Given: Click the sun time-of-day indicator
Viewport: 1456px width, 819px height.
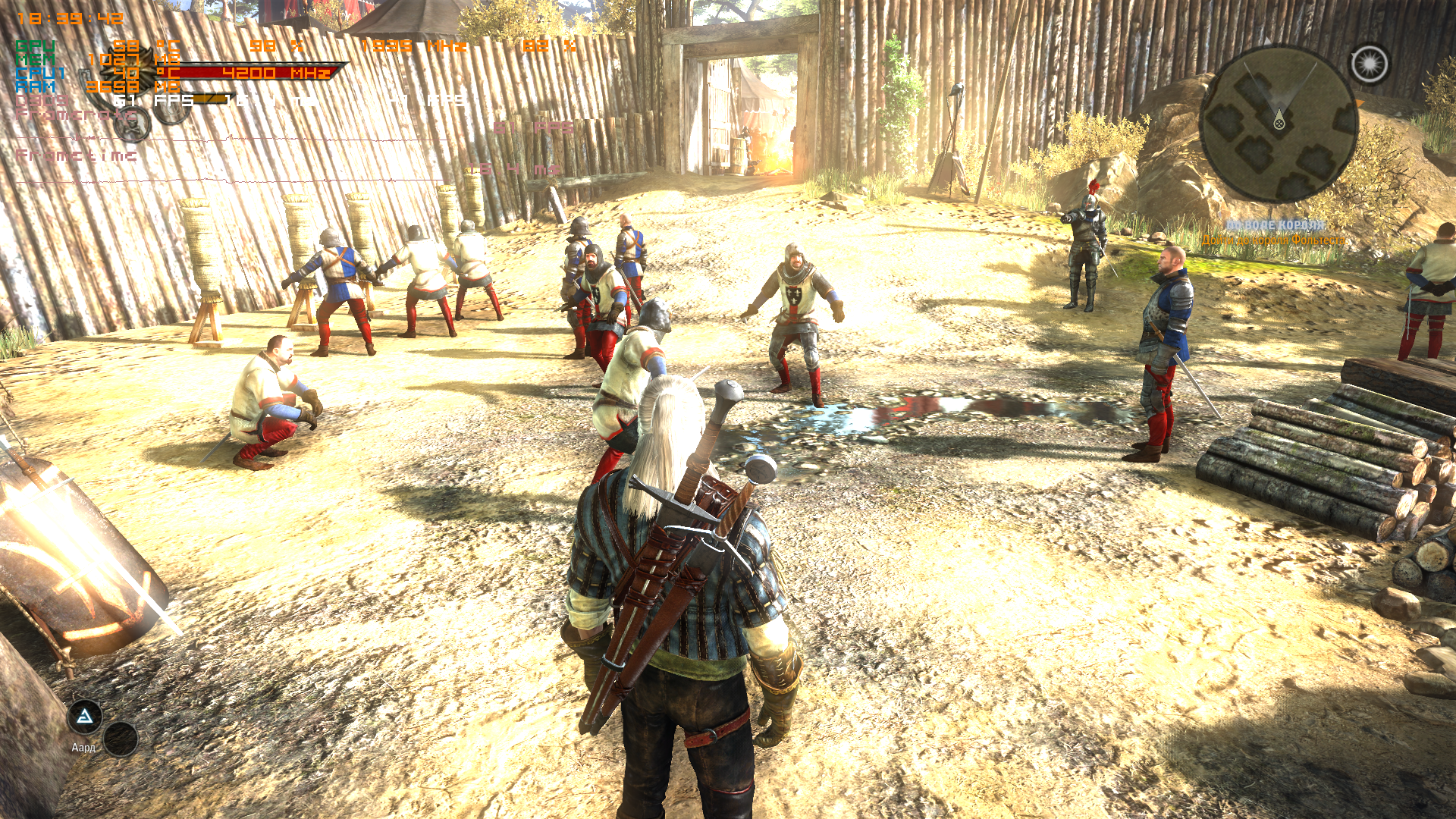Looking at the screenshot, I should point(1369,64).
